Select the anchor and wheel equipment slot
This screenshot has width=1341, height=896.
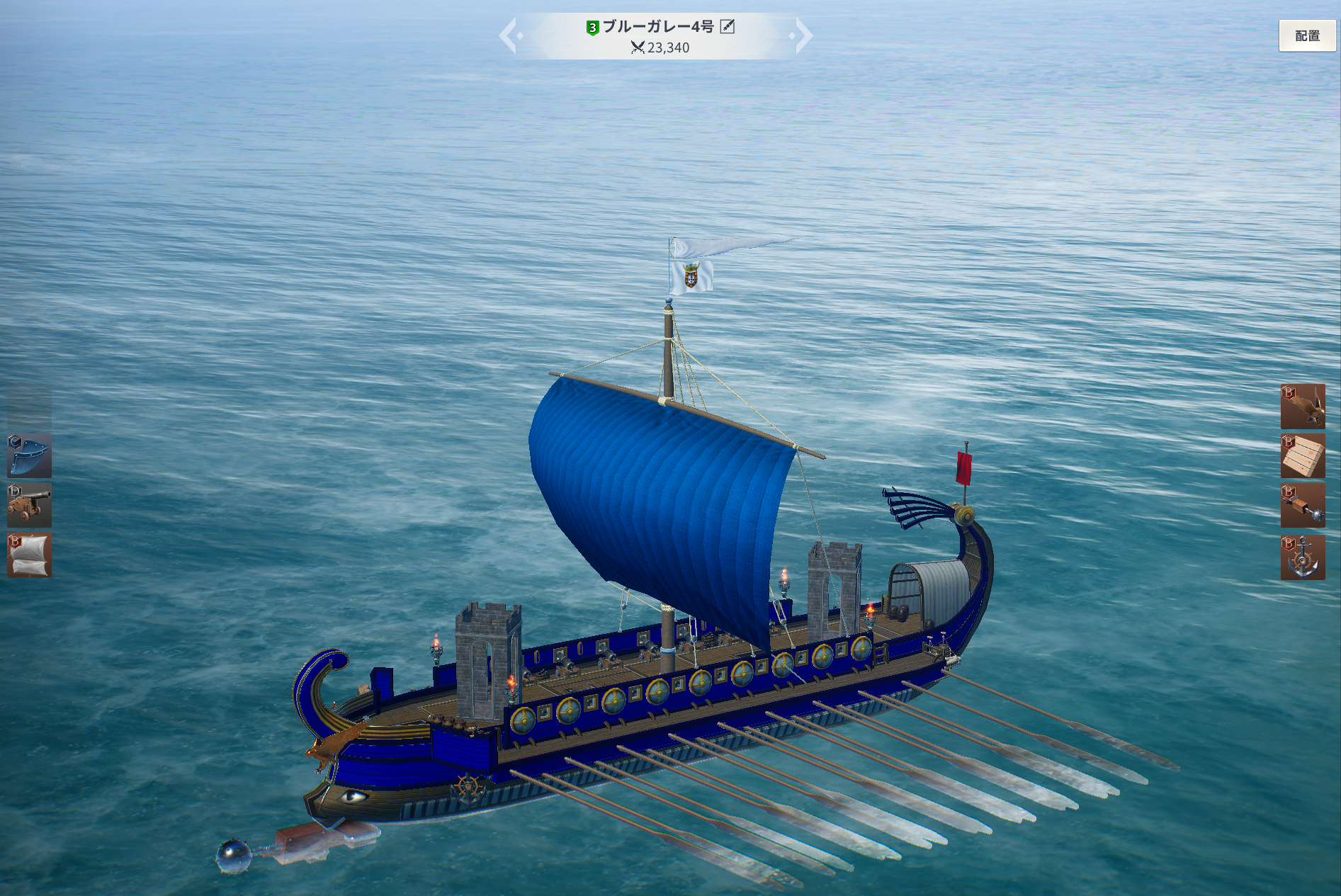point(1302,557)
